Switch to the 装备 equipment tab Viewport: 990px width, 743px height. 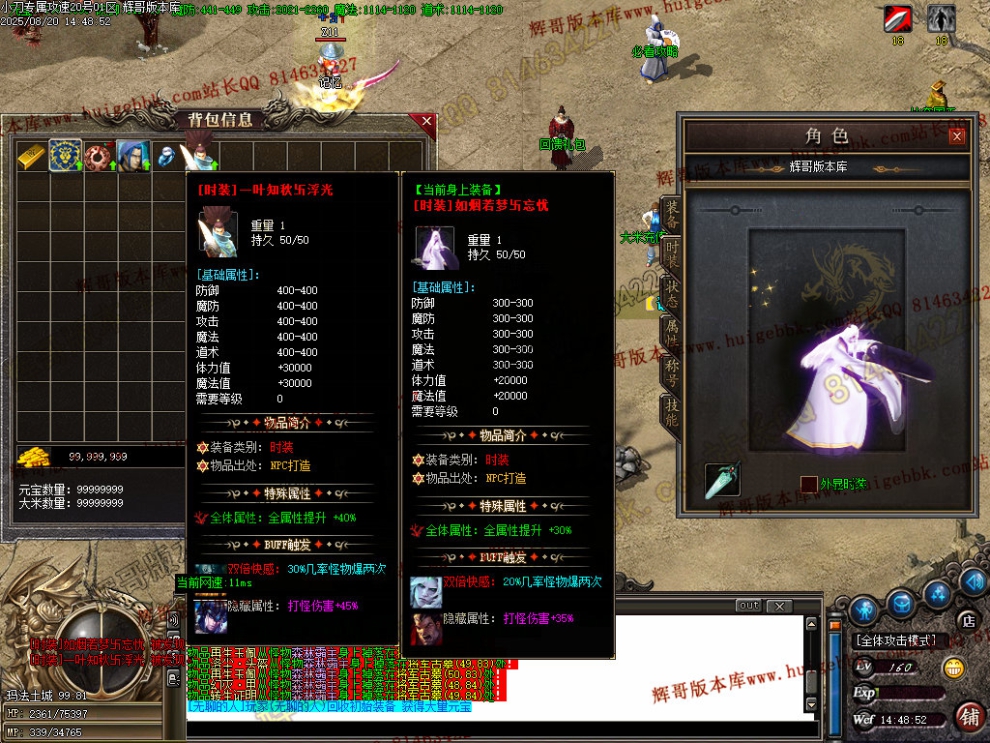click(x=671, y=214)
